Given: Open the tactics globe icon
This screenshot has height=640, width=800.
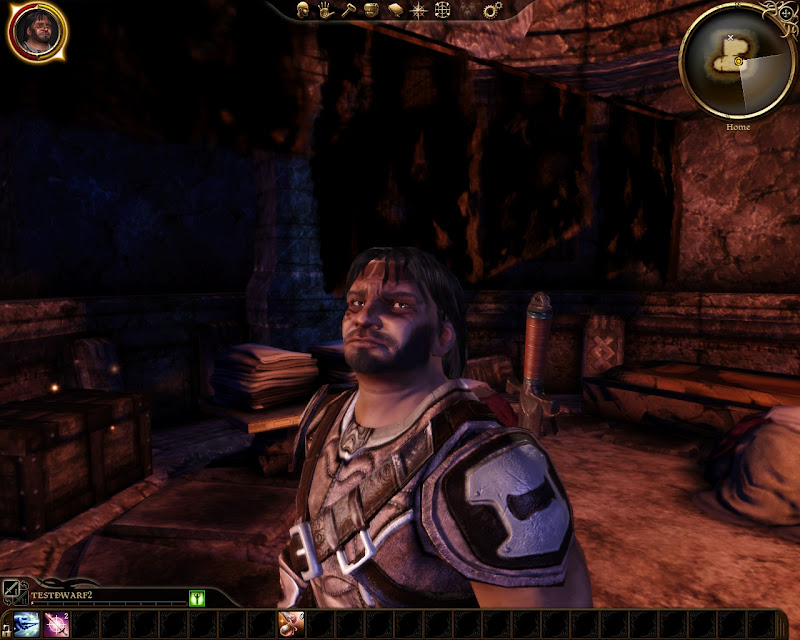Looking at the screenshot, I should pos(441,10).
